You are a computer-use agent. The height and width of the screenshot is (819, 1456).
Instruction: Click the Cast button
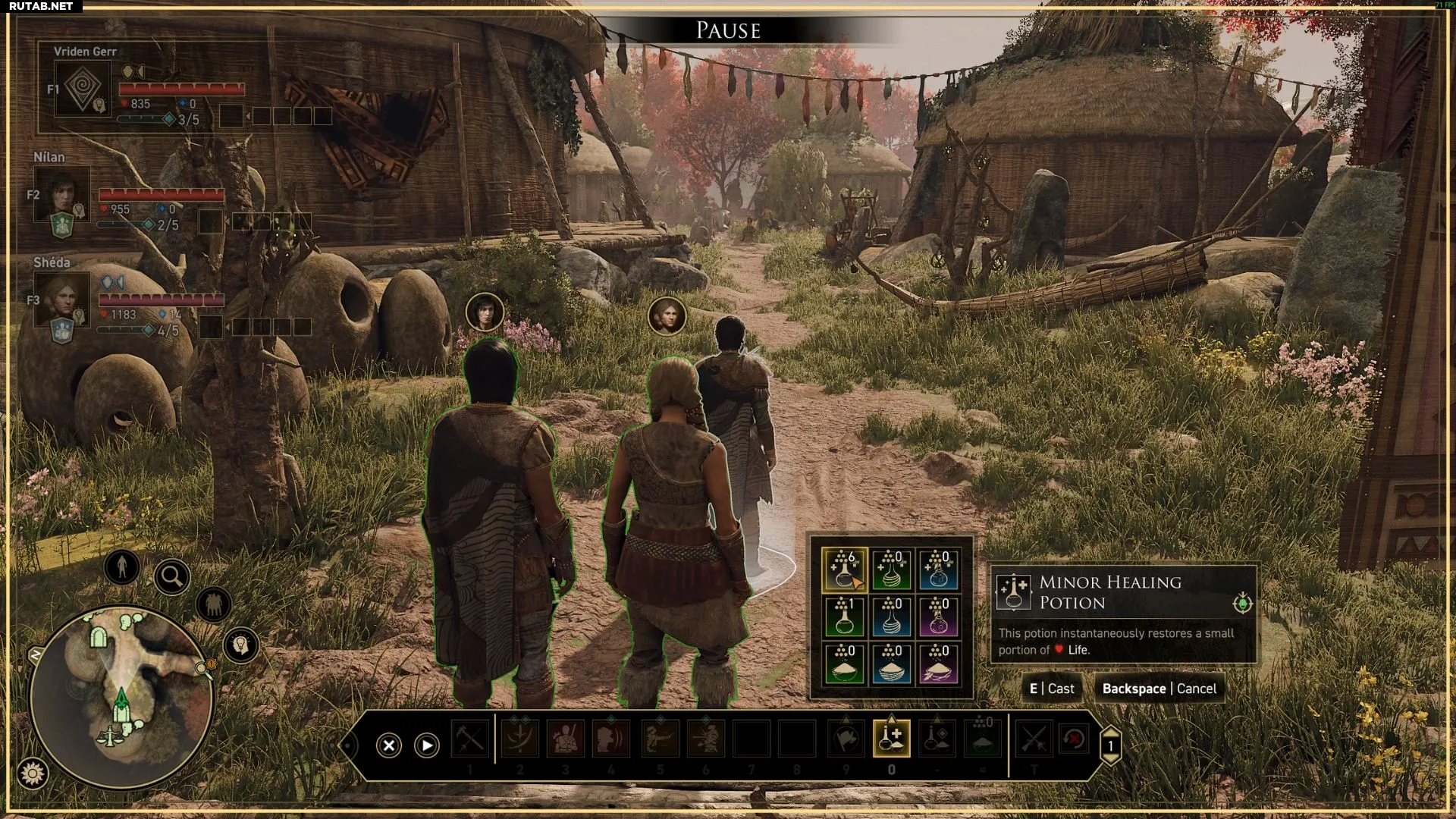[x=1052, y=689]
